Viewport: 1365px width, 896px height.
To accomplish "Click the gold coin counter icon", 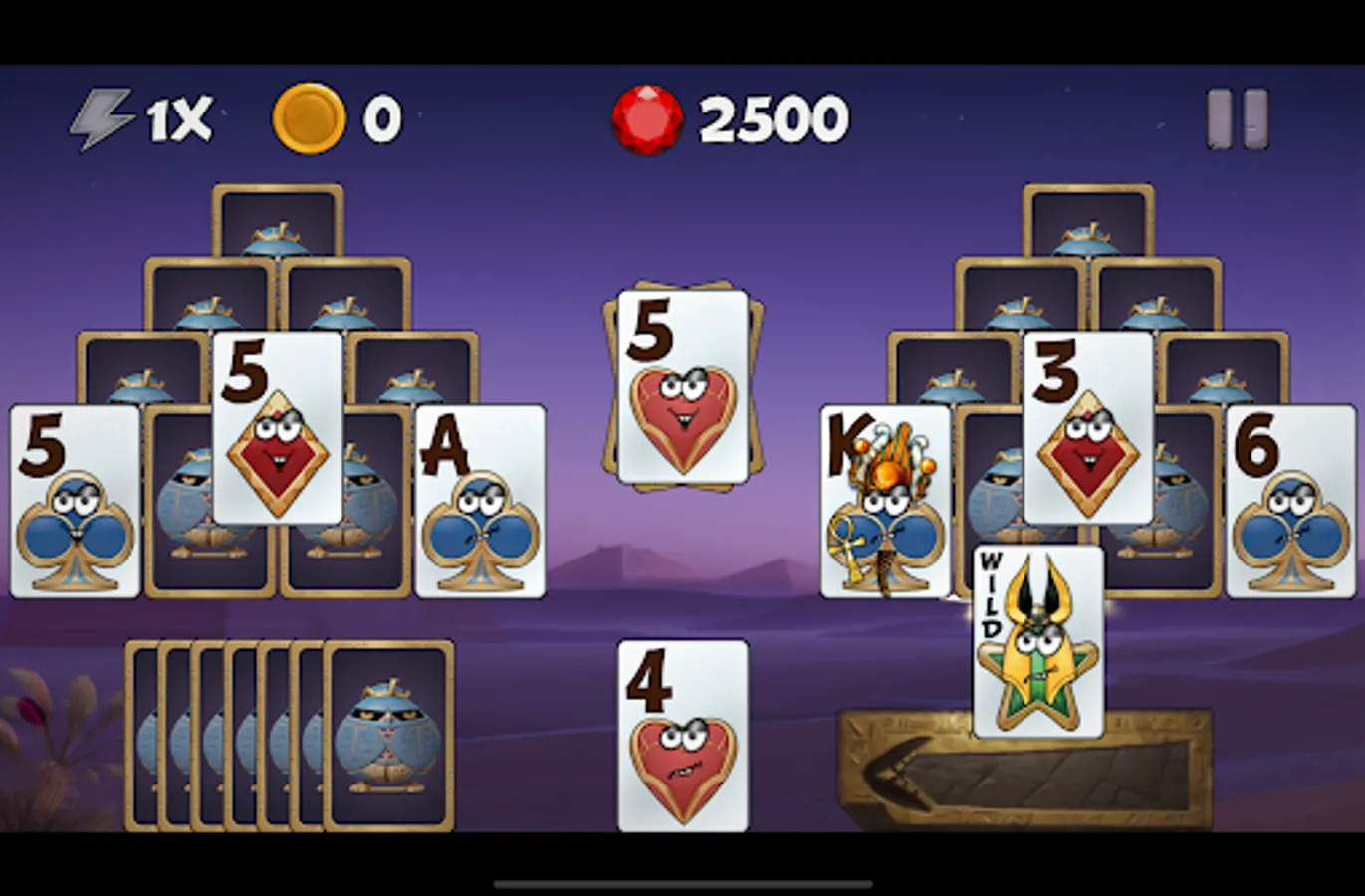I will click(303, 117).
